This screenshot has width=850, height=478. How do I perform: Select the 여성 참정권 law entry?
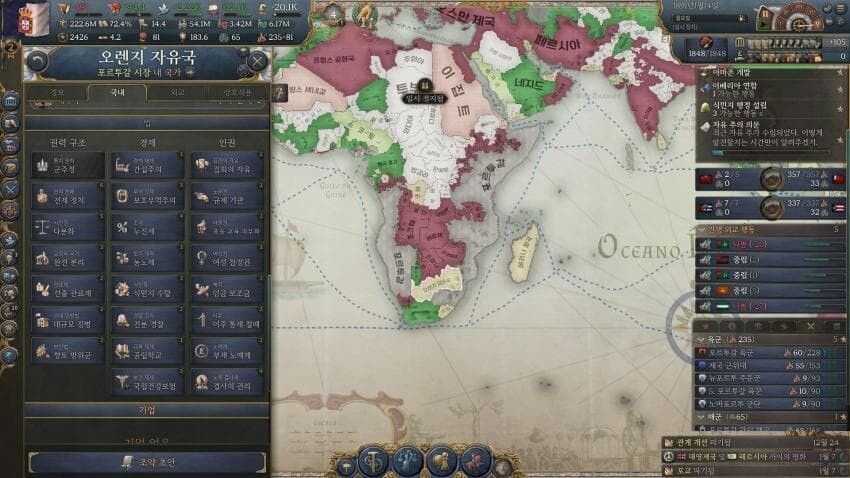tap(227, 258)
